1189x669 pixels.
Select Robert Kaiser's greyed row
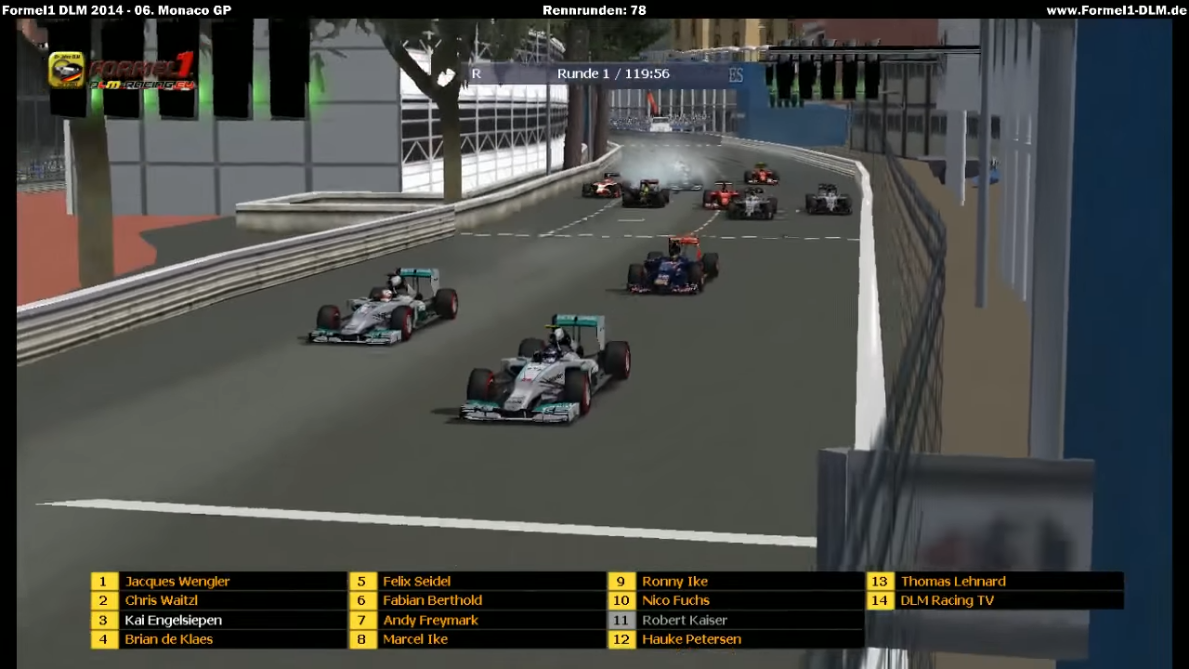pos(684,620)
